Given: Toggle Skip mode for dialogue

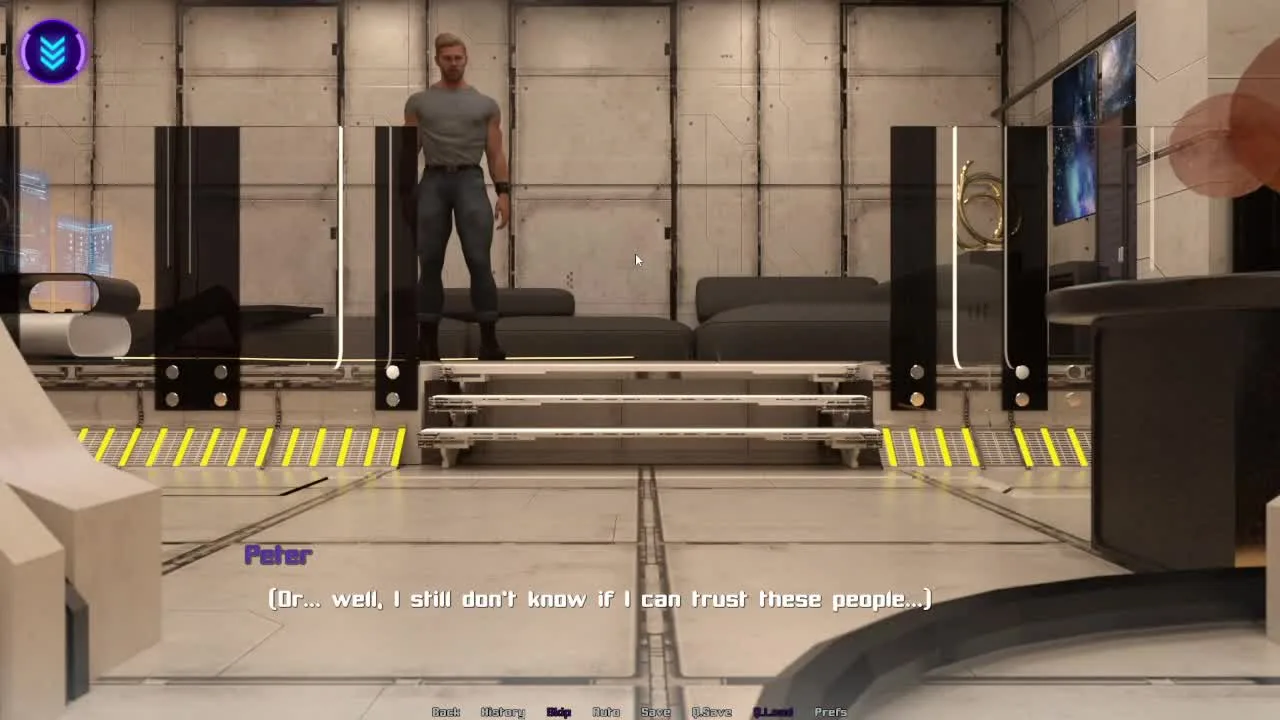Looking at the screenshot, I should pyautogui.click(x=559, y=712).
